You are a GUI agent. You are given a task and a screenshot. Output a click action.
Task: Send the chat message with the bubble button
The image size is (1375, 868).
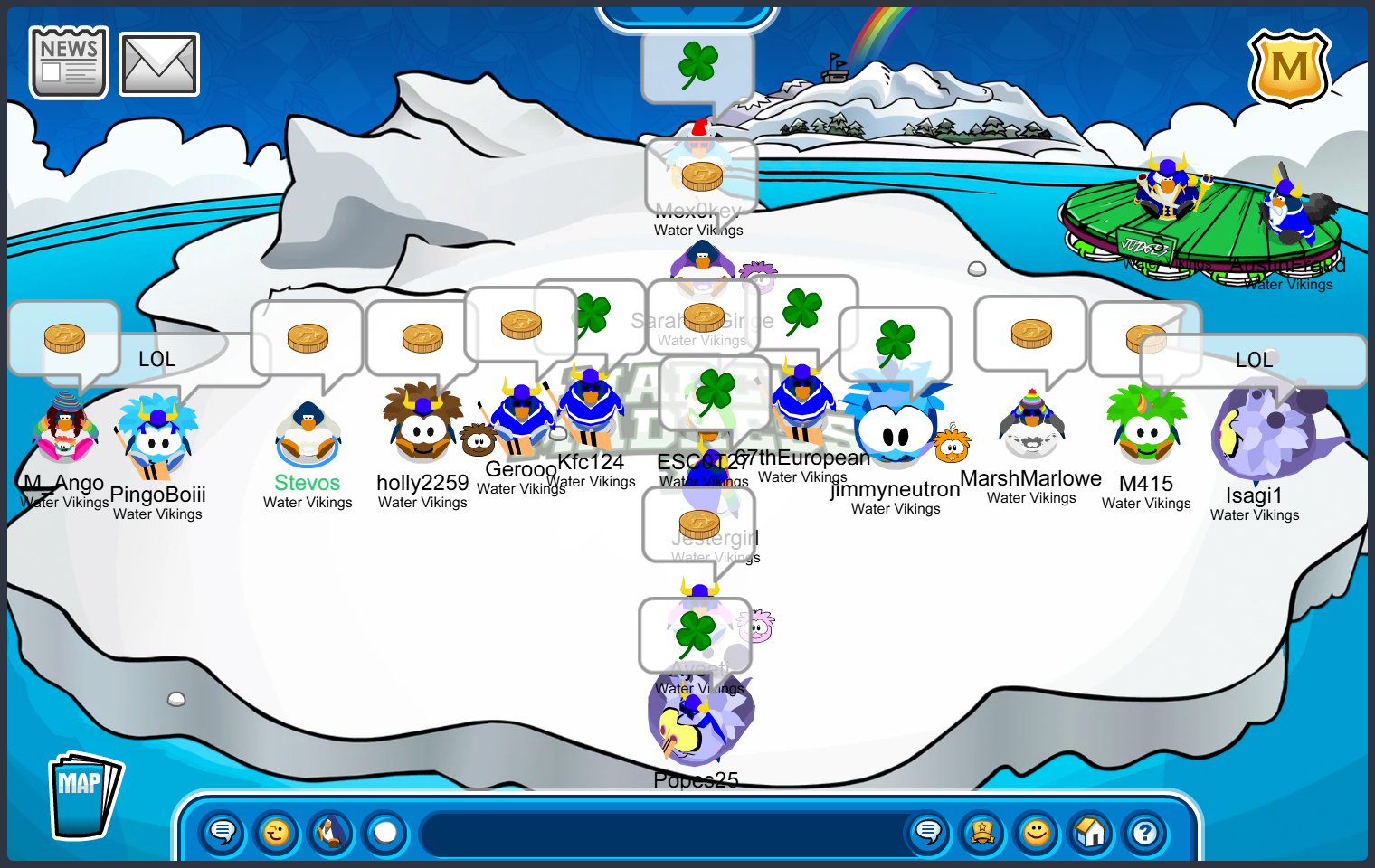pyautogui.click(x=928, y=832)
